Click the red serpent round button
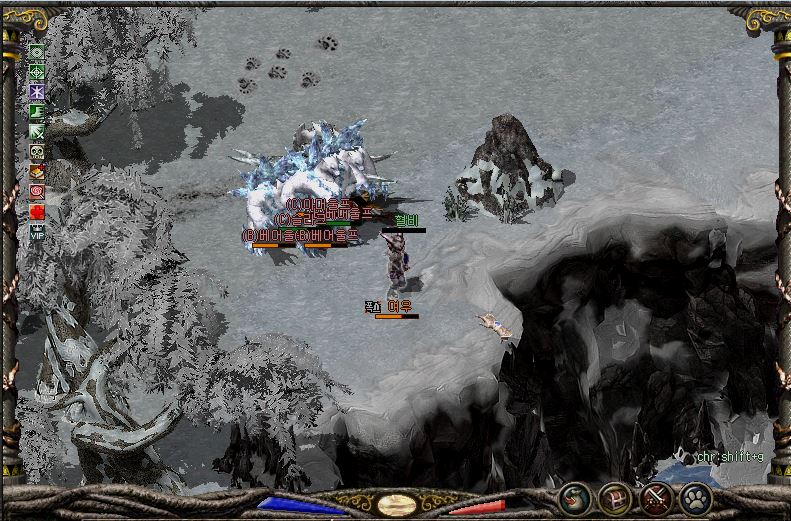This screenshot has height=521, width=791. pos(574,498)
